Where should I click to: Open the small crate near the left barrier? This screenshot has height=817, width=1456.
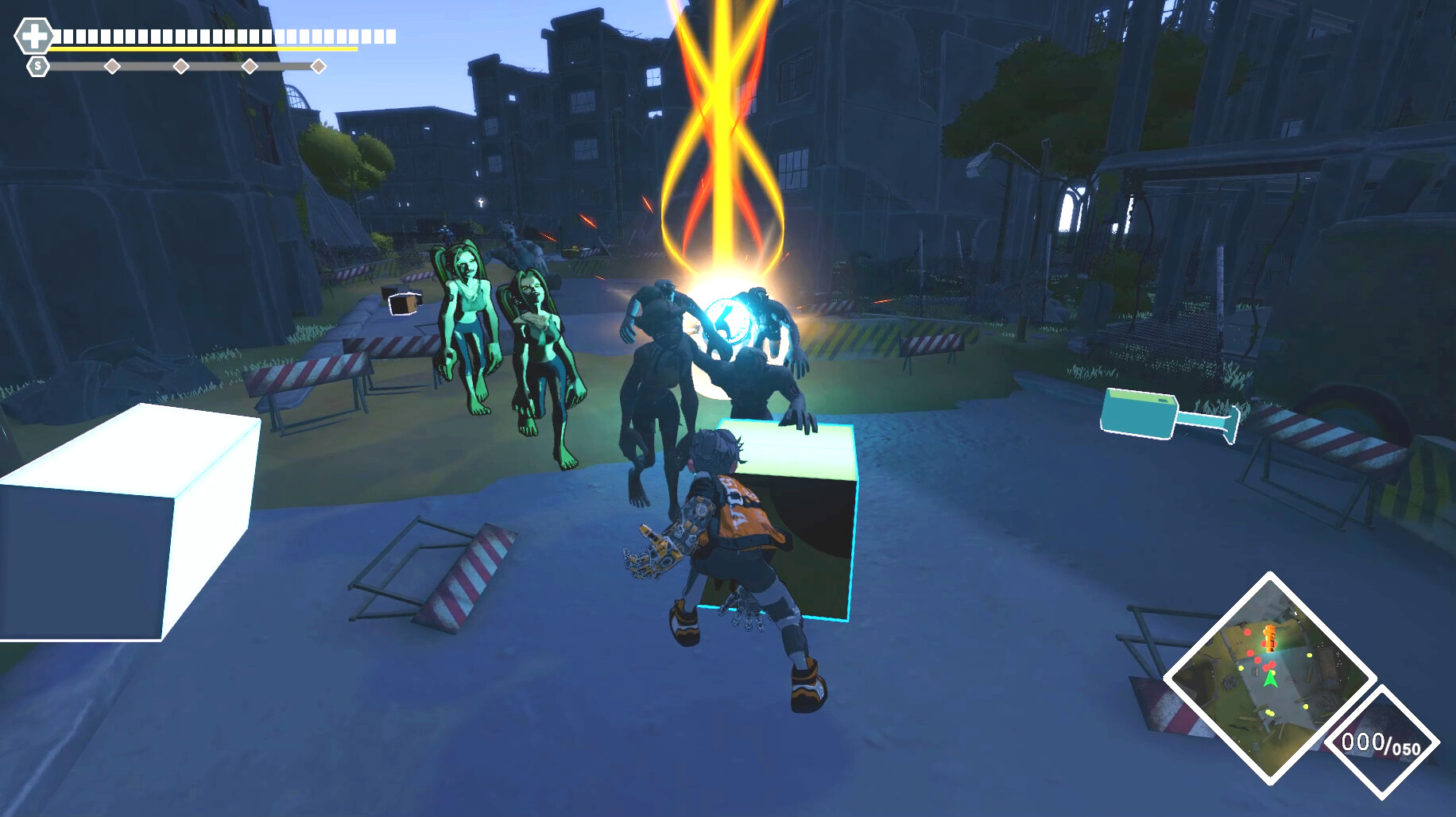click(404, 304)
